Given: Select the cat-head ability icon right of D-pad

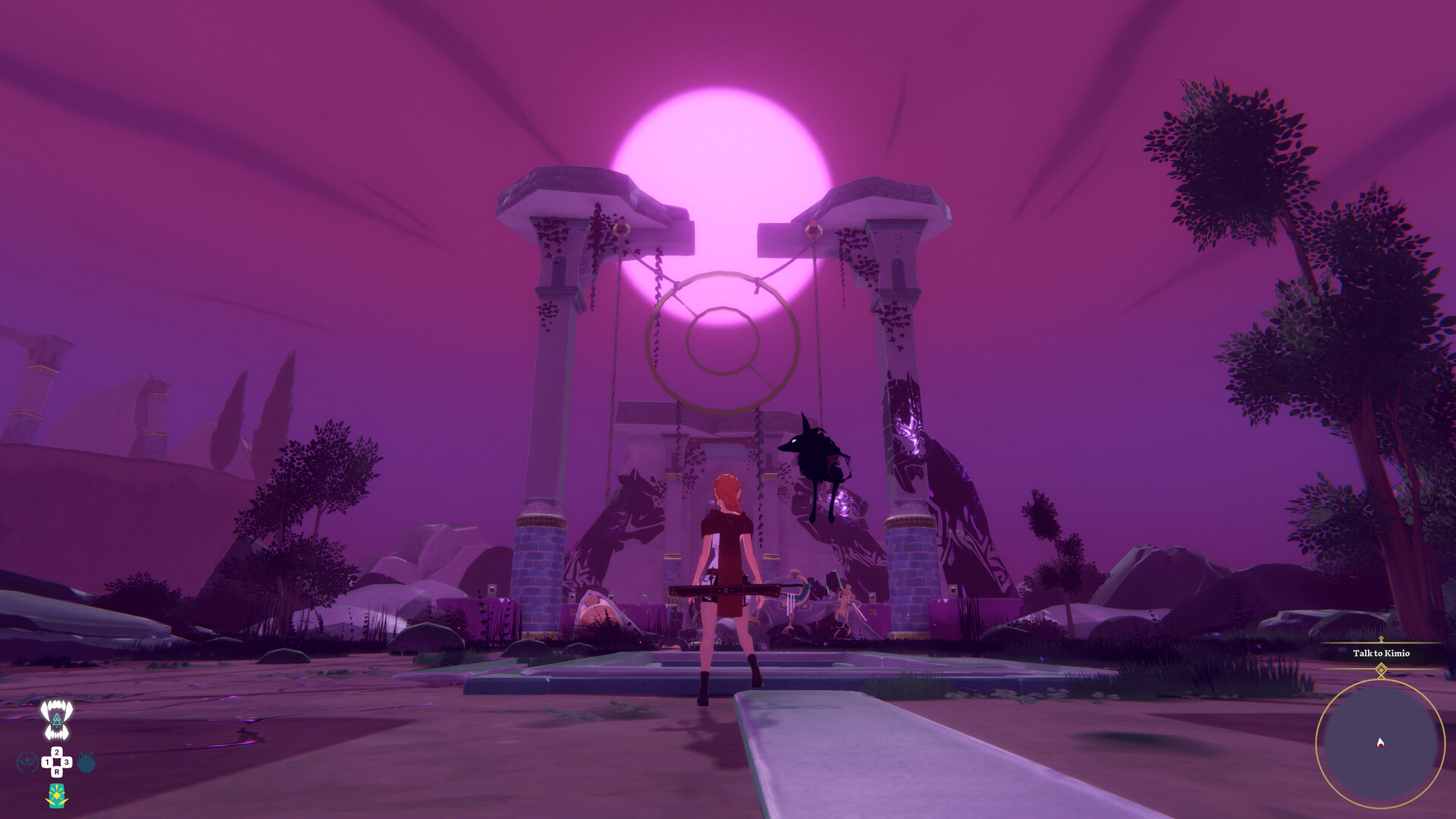Looking at the screenshot, I should 87,761.
